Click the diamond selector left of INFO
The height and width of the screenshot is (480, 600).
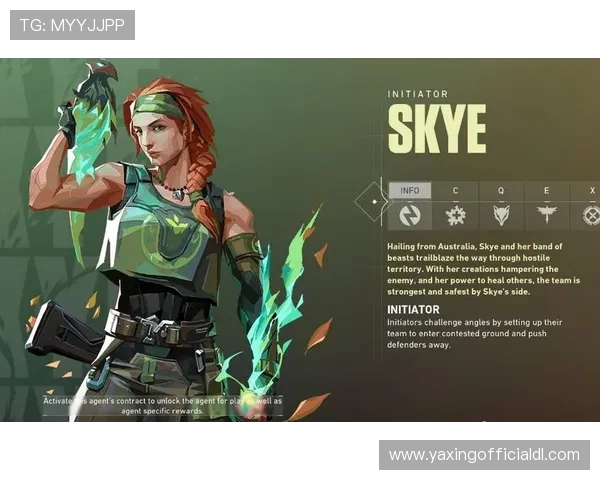point(374,202)
